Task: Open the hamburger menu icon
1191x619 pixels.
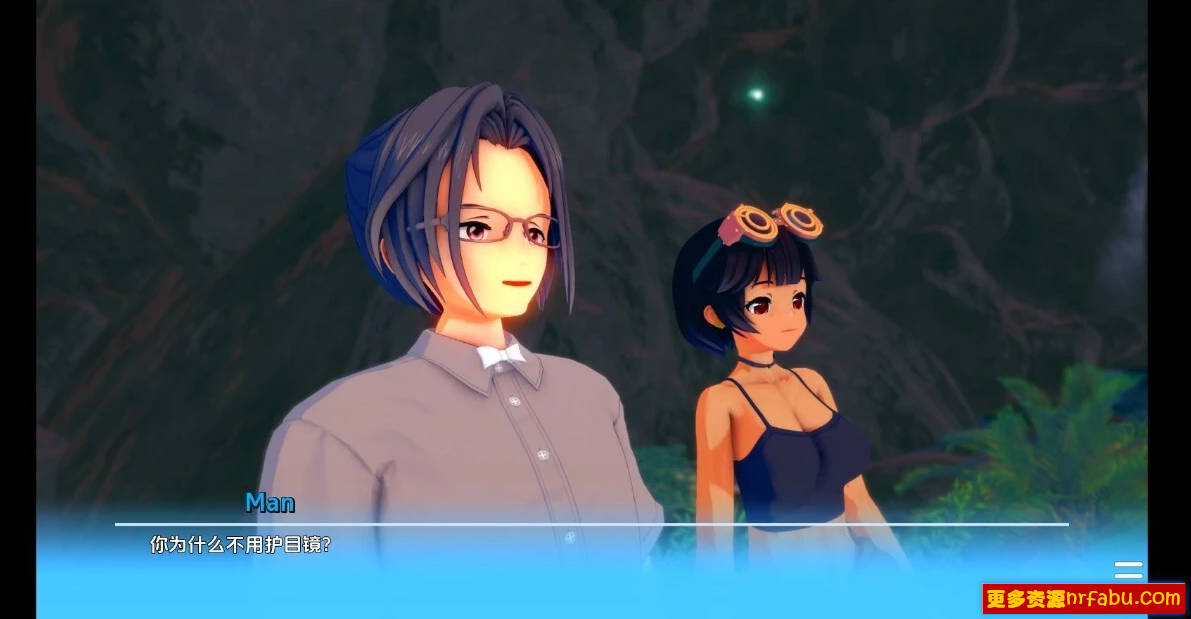Action: 1128,570
